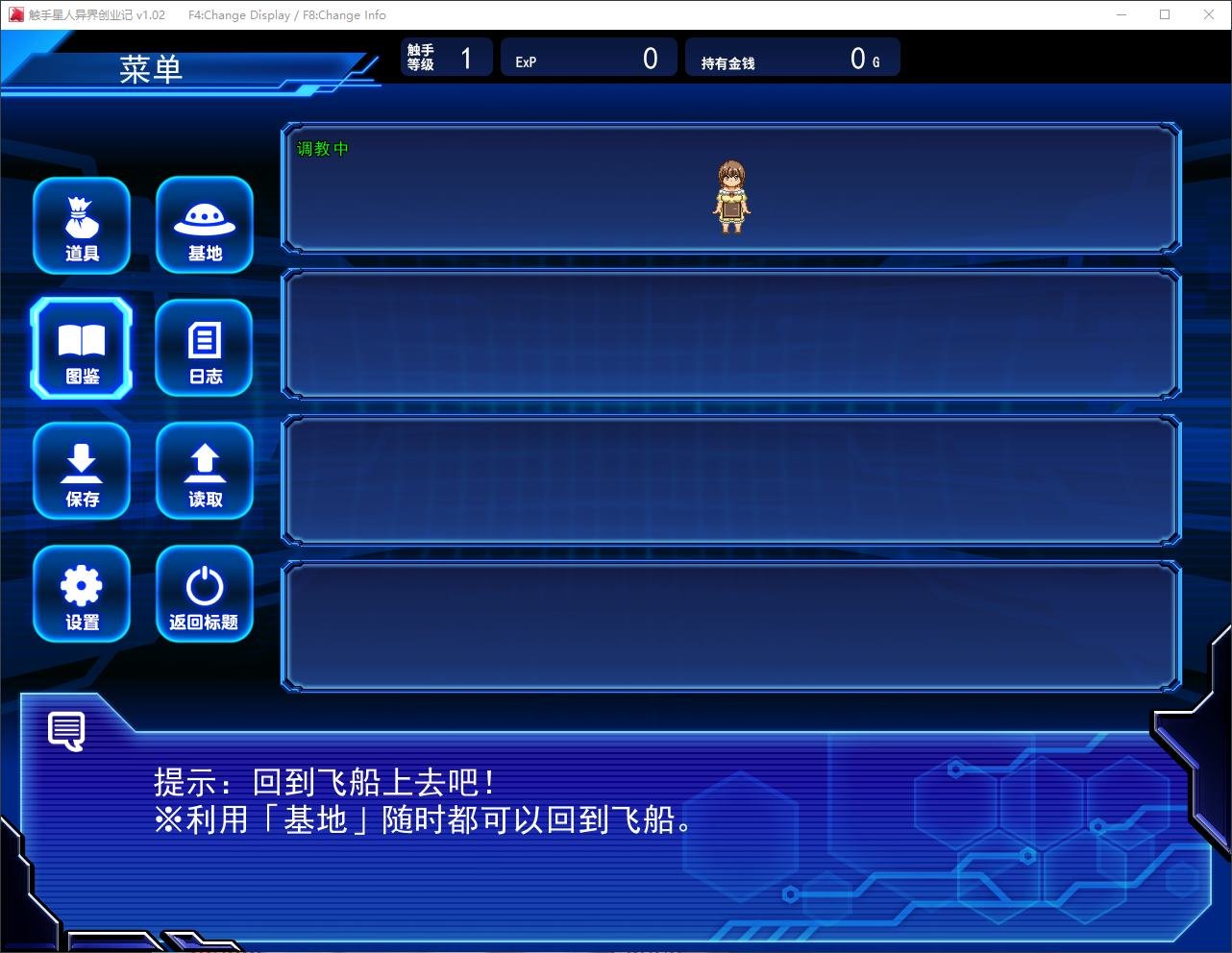Click the 菜单 header banner
The image size is (1232, 953).
[x=154, y=67]
